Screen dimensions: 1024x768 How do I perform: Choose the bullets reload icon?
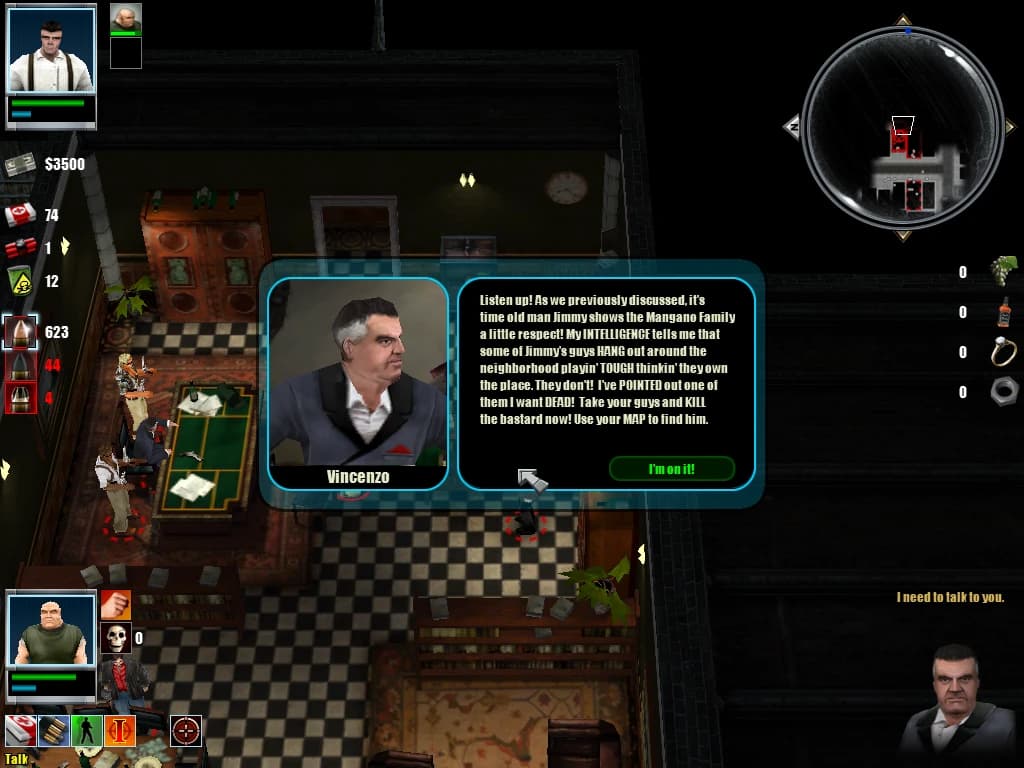click(53, 731)
